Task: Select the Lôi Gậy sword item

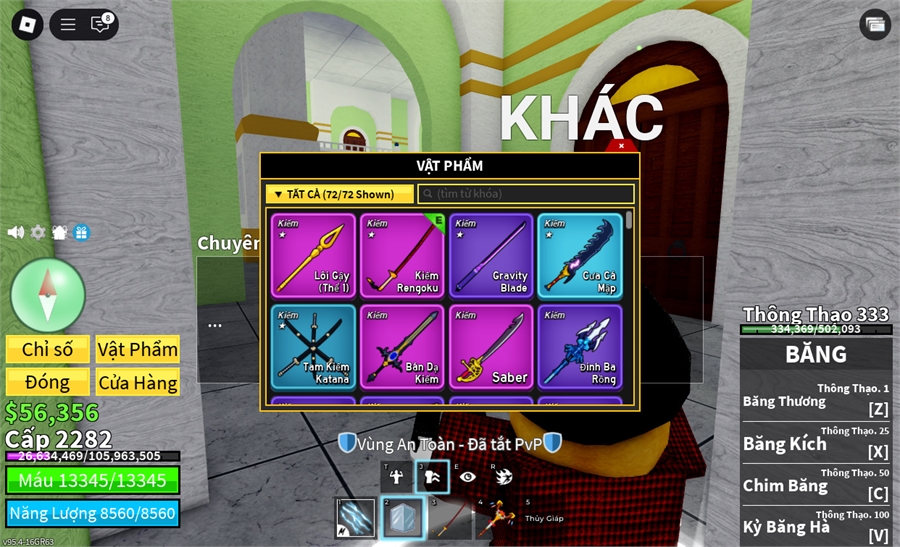Action: [313, 256]
